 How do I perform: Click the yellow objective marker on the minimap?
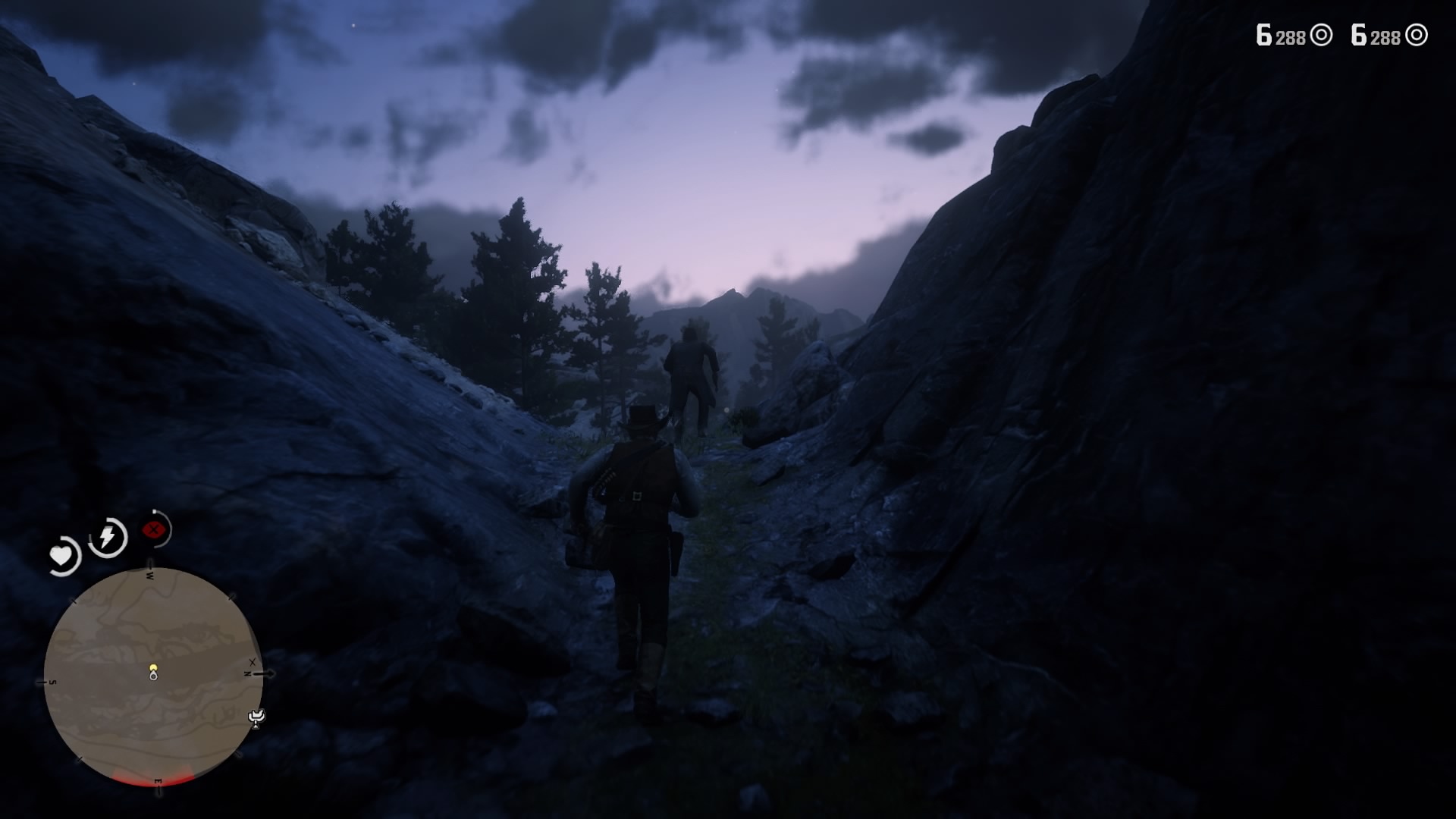point(154,667)
